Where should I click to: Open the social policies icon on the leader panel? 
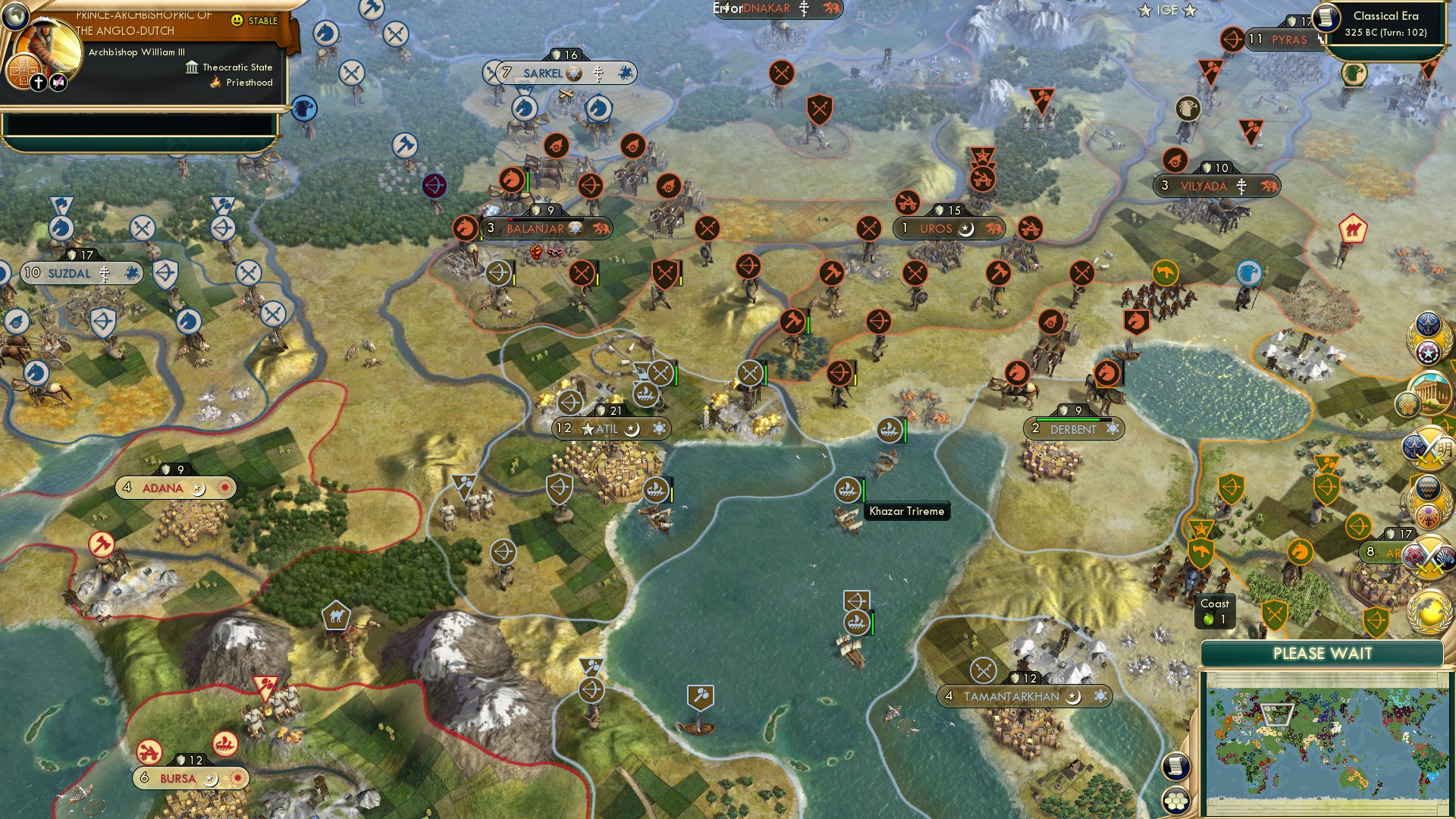pyautogui.click(x=24, y=71)
